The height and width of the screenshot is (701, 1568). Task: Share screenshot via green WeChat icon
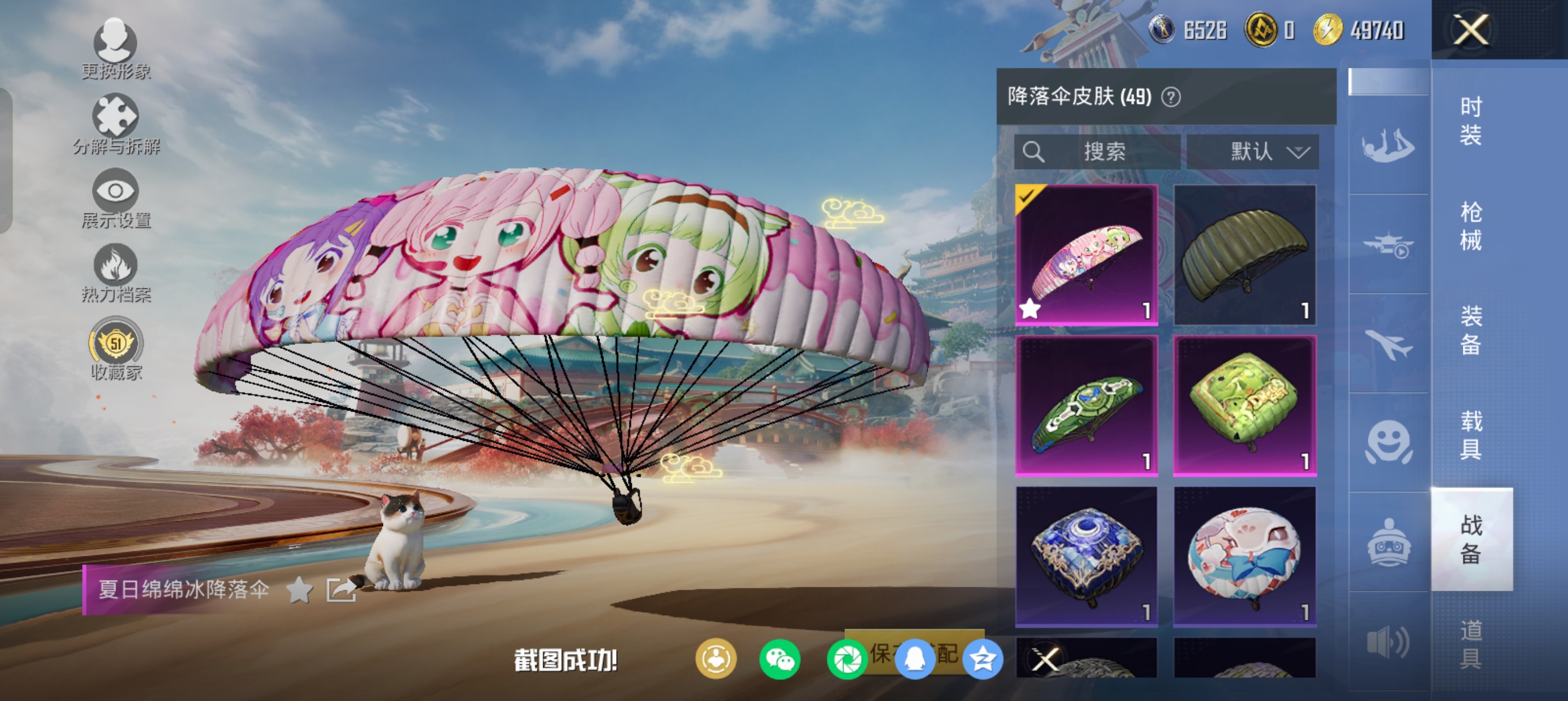tap(779, 660)
